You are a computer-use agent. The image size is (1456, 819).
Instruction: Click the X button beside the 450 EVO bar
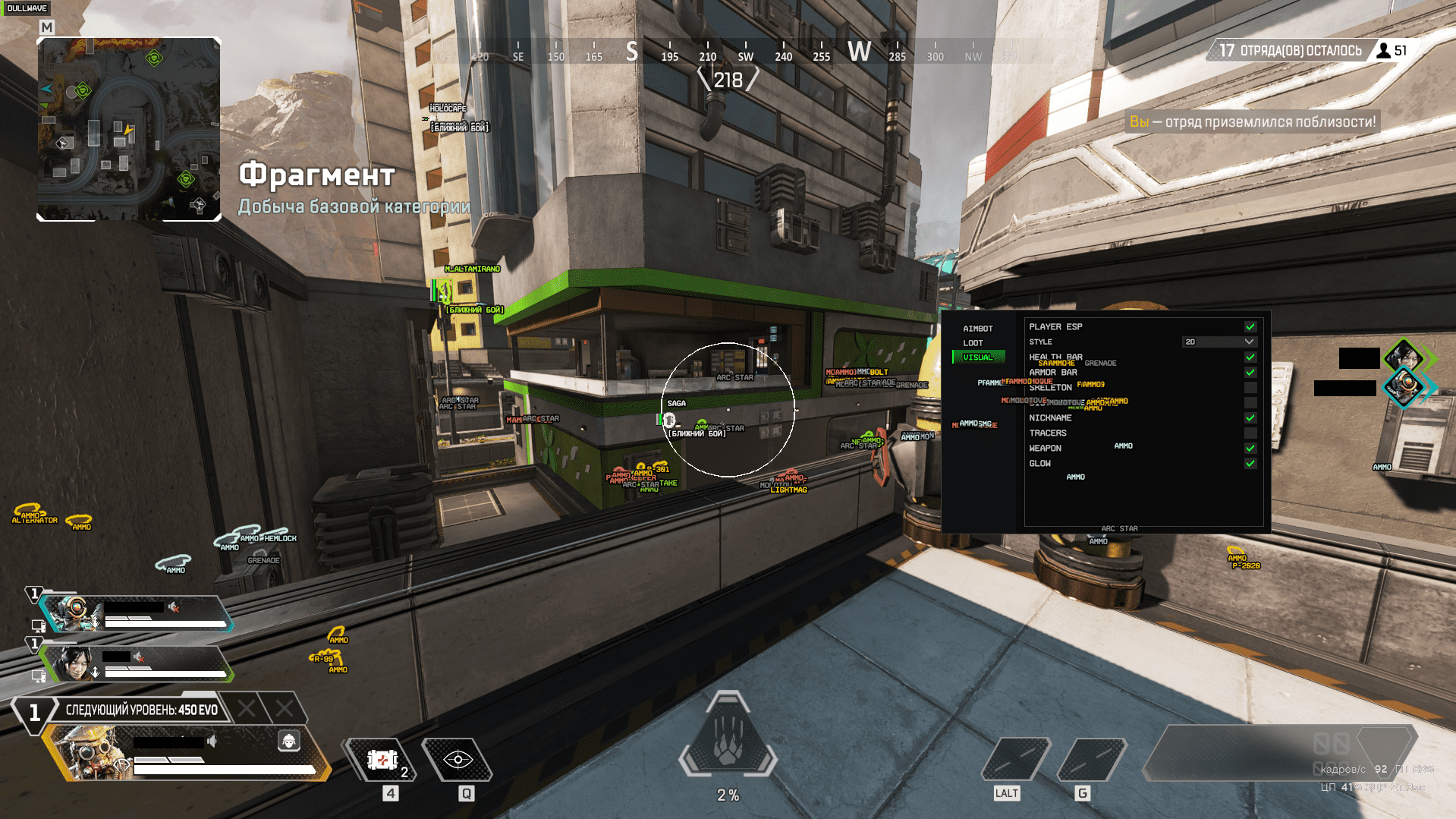[248, 709]
